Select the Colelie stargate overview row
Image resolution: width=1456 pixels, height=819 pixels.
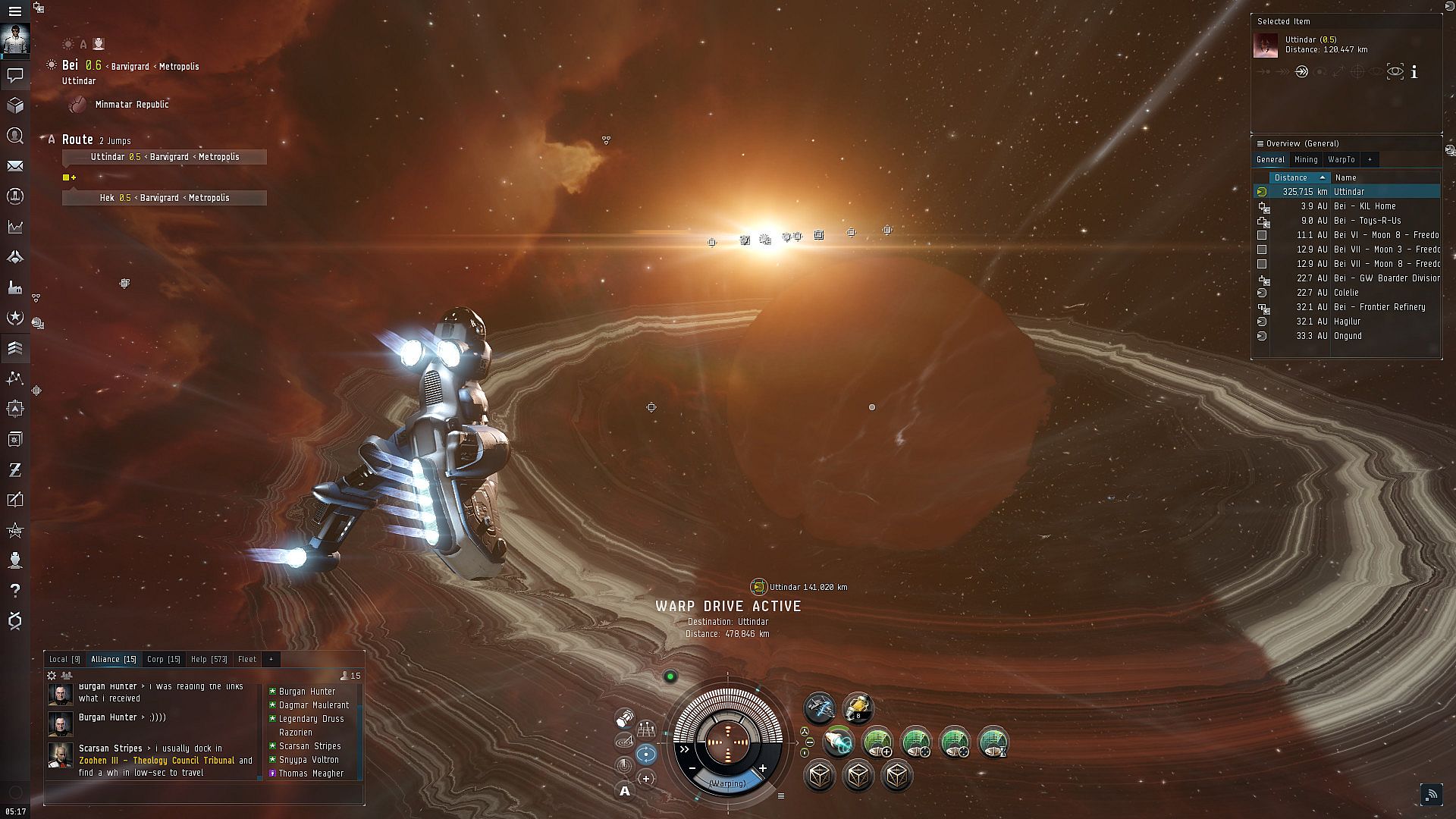pyautogui.click(x=1346, y=293)
